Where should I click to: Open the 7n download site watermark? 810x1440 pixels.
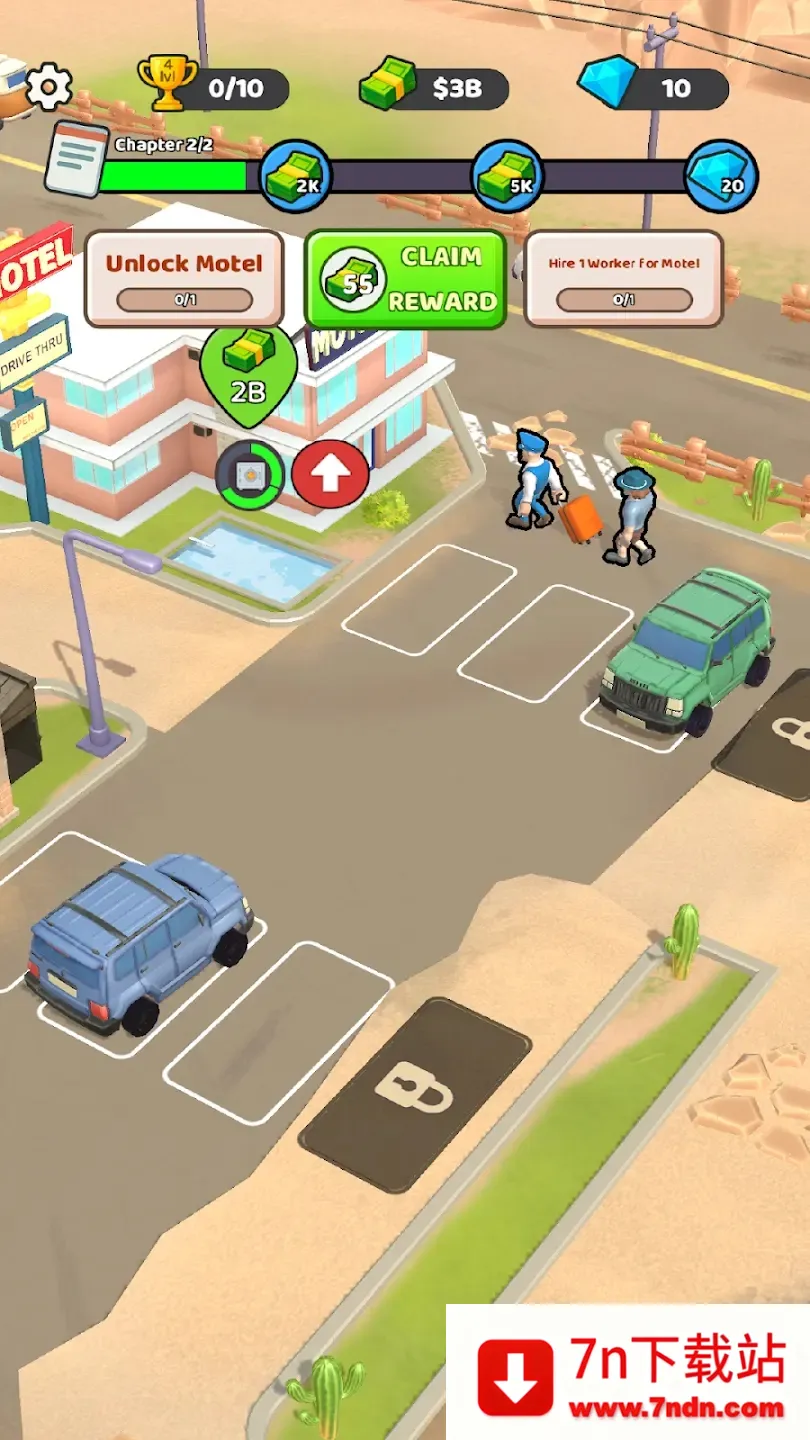628,1374
